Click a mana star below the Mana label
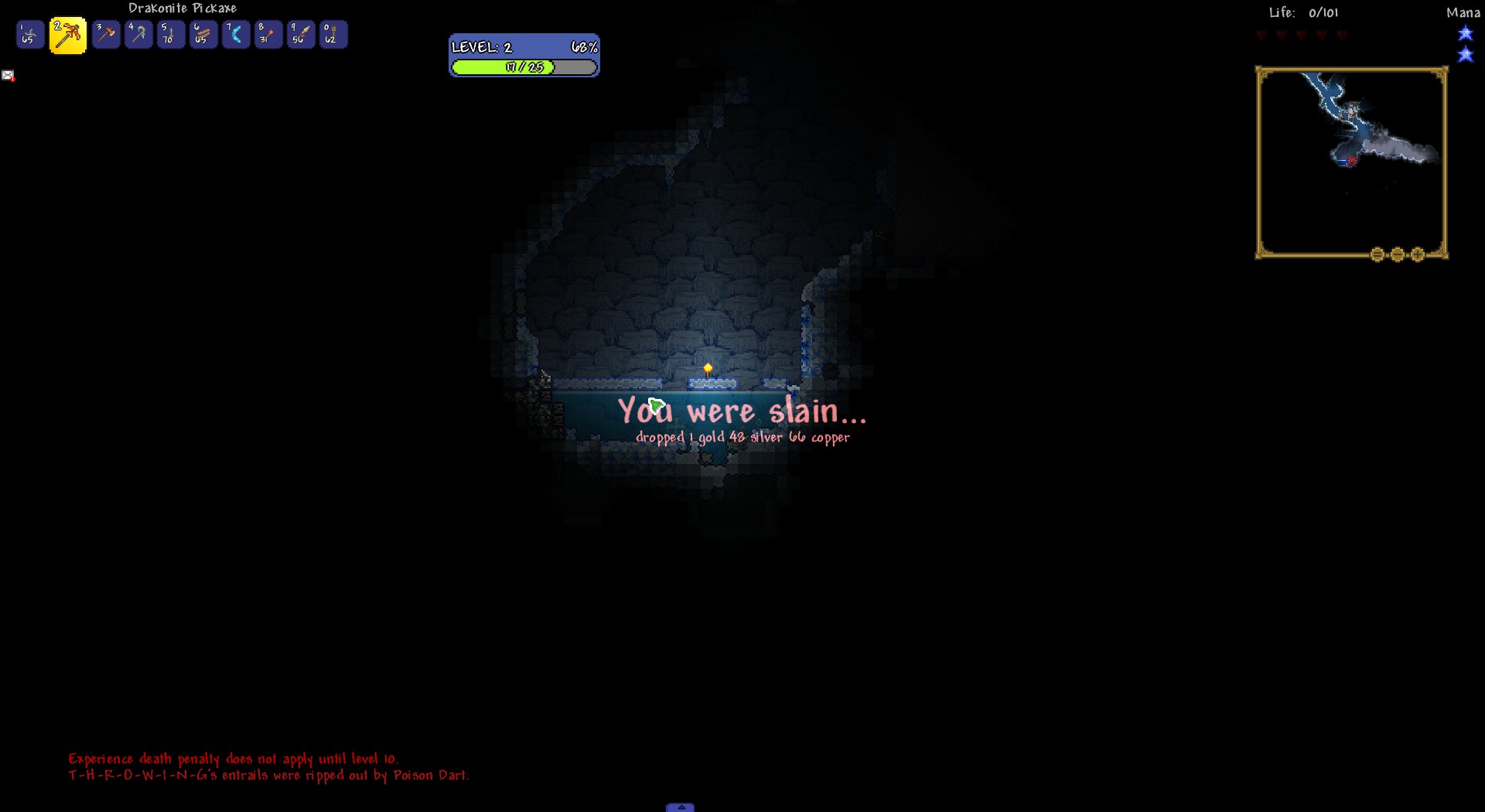 click(x=1466, y=33)
